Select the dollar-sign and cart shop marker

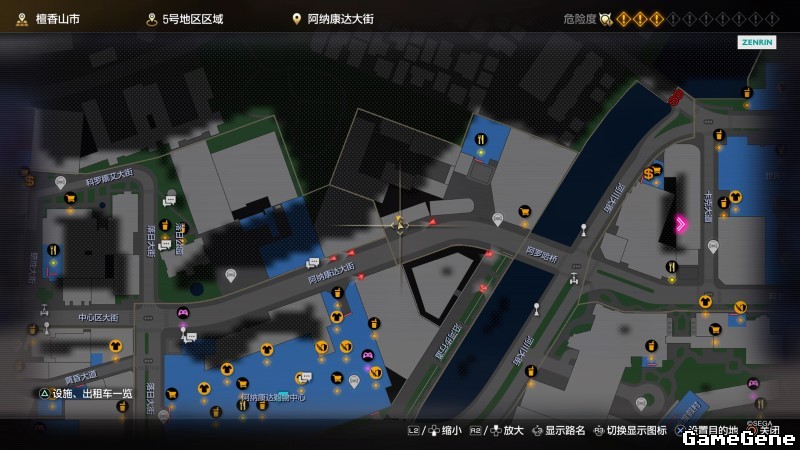652,172
